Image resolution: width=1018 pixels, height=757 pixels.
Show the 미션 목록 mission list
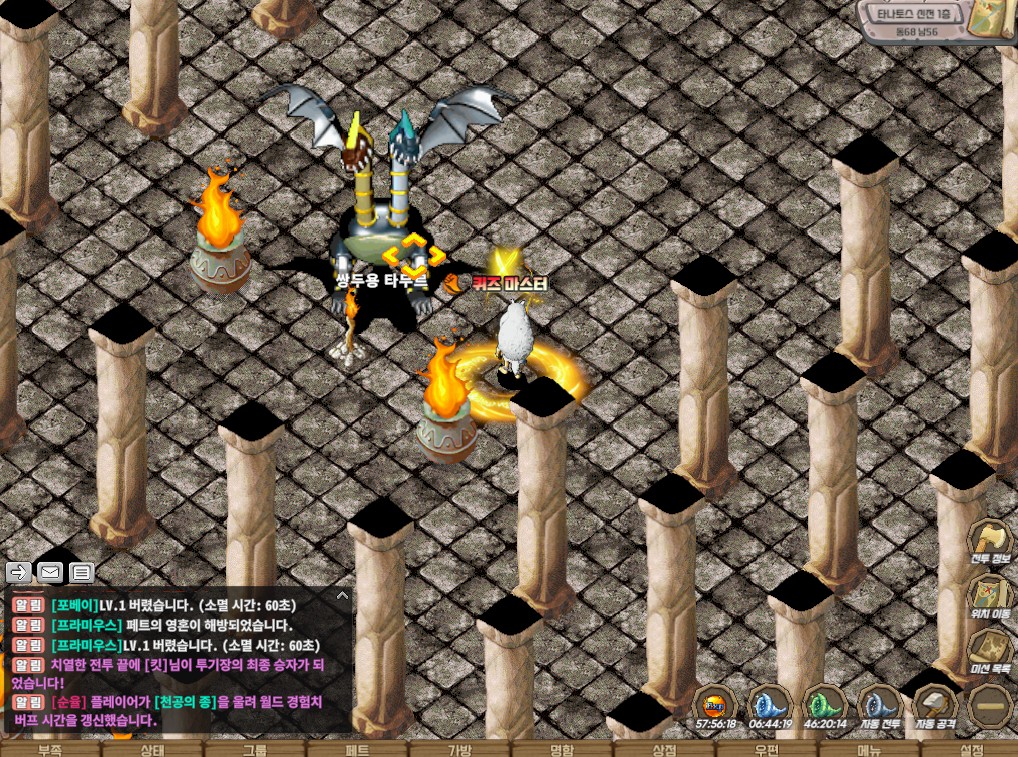991,652
